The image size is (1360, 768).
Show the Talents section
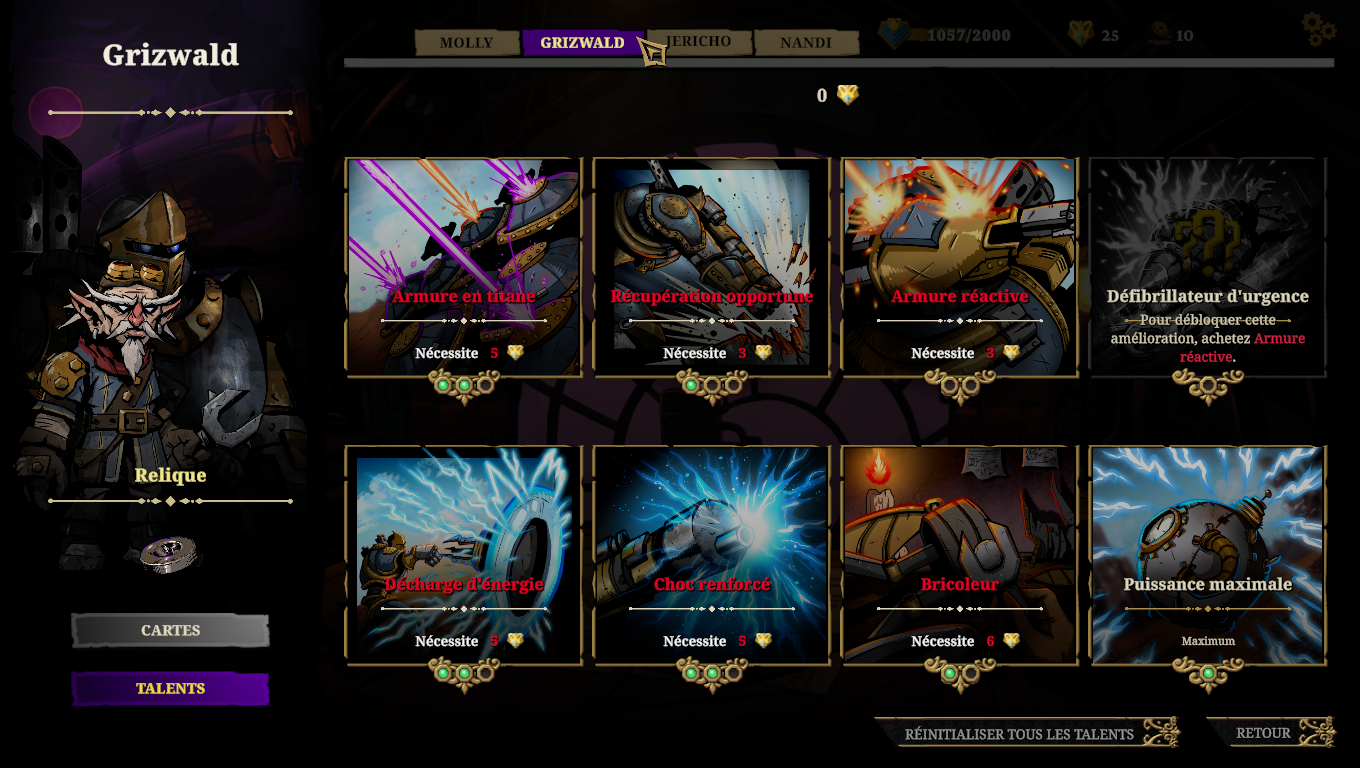pos(170,689)
